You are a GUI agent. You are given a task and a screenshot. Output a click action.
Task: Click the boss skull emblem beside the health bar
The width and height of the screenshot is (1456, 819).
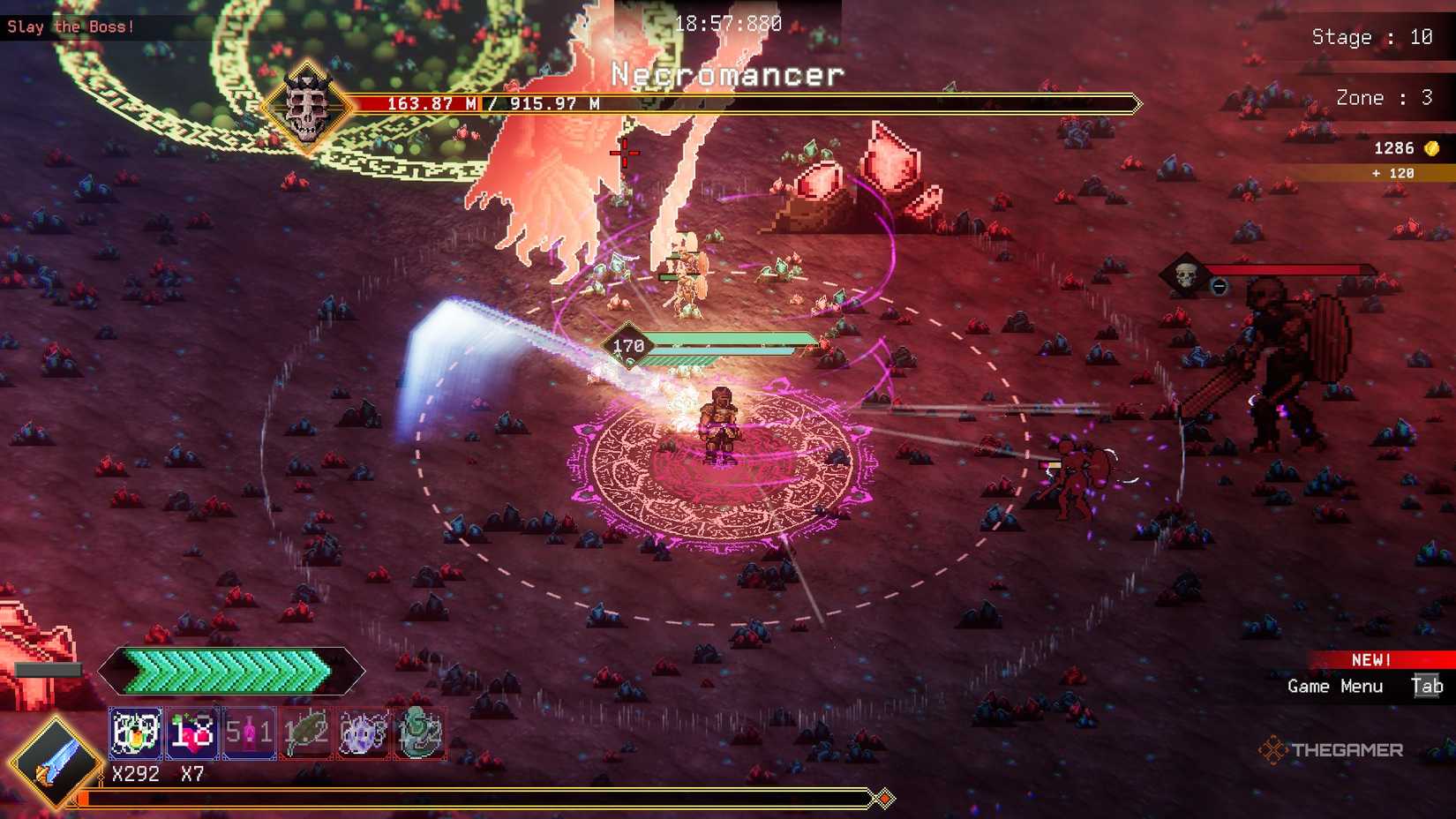pos(311,106)
